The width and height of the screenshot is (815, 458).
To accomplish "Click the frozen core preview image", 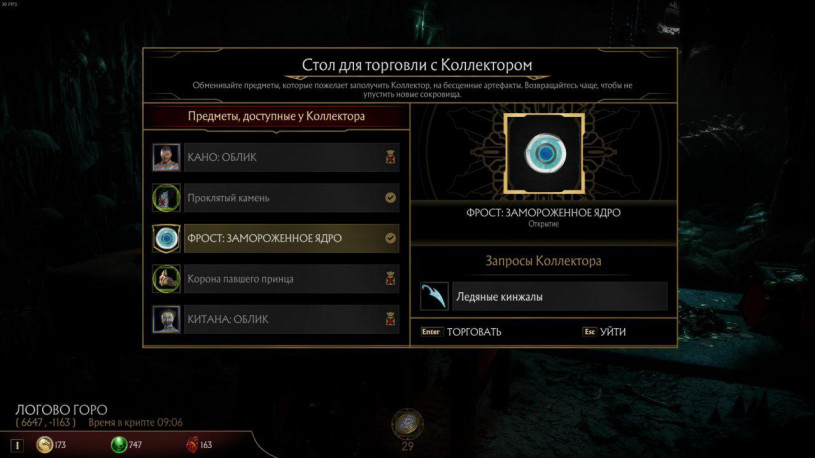I will pyautogui.click(x=544, y=153).
